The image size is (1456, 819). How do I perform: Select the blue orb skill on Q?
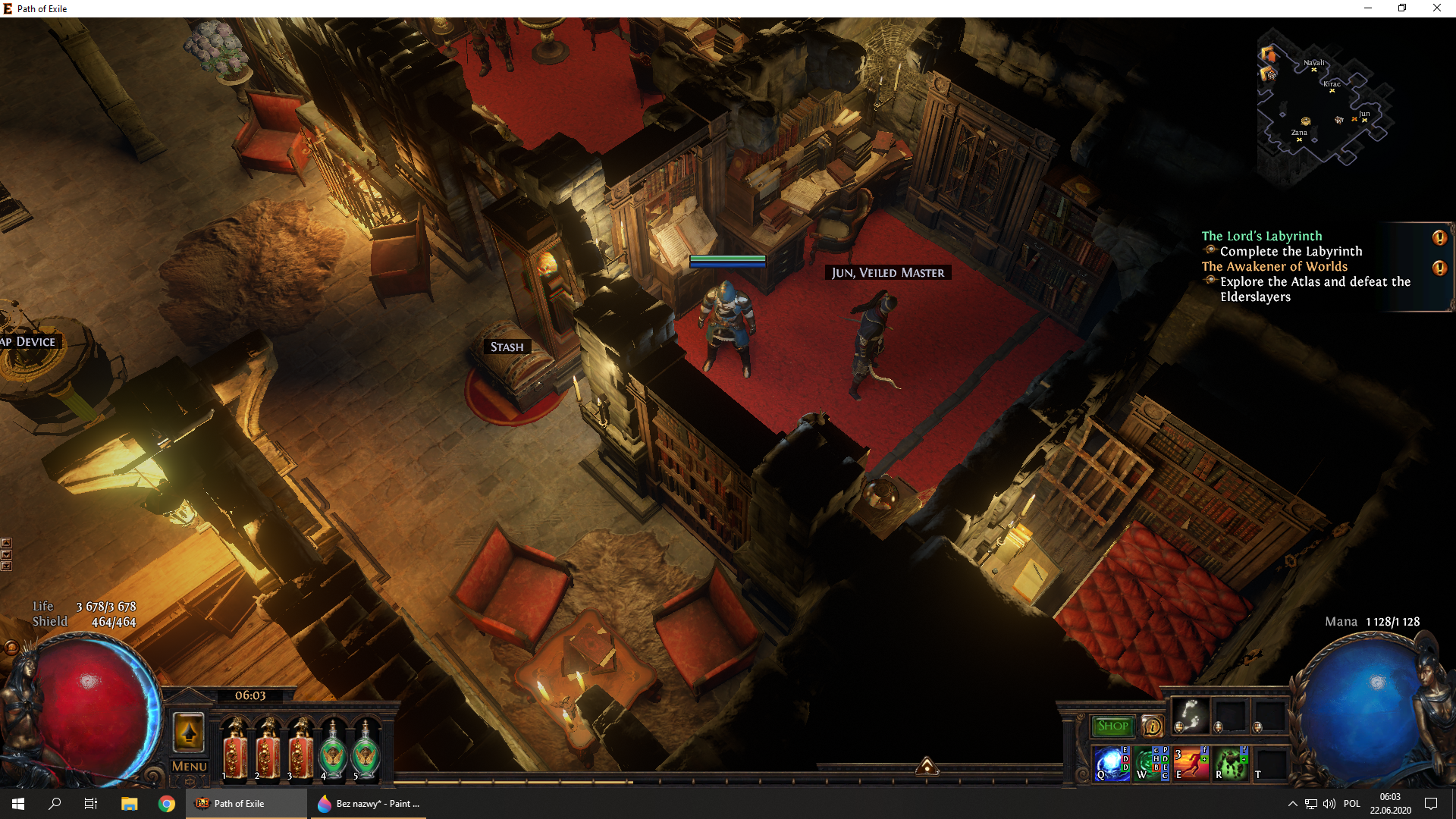coord(1111,764)
